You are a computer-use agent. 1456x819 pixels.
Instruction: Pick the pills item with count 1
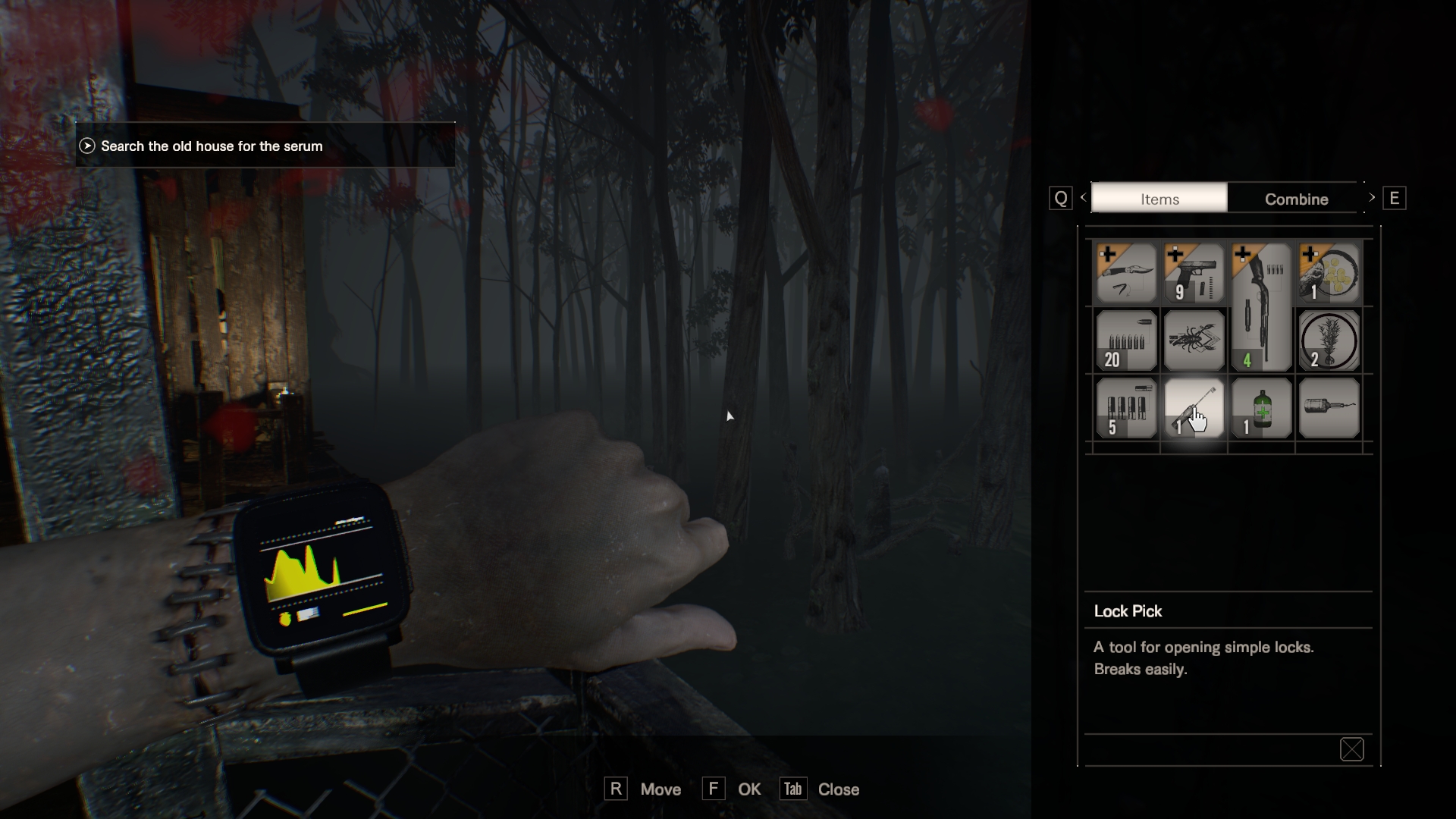pos(1329,274)
